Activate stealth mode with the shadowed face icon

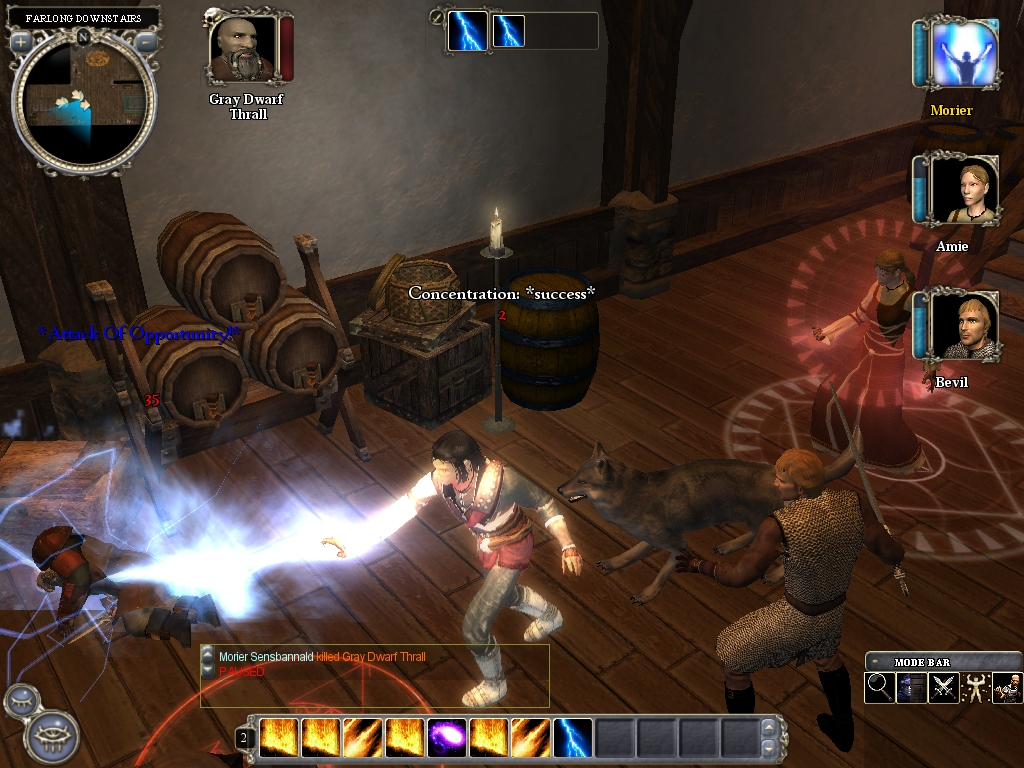[x=912, y=688]
